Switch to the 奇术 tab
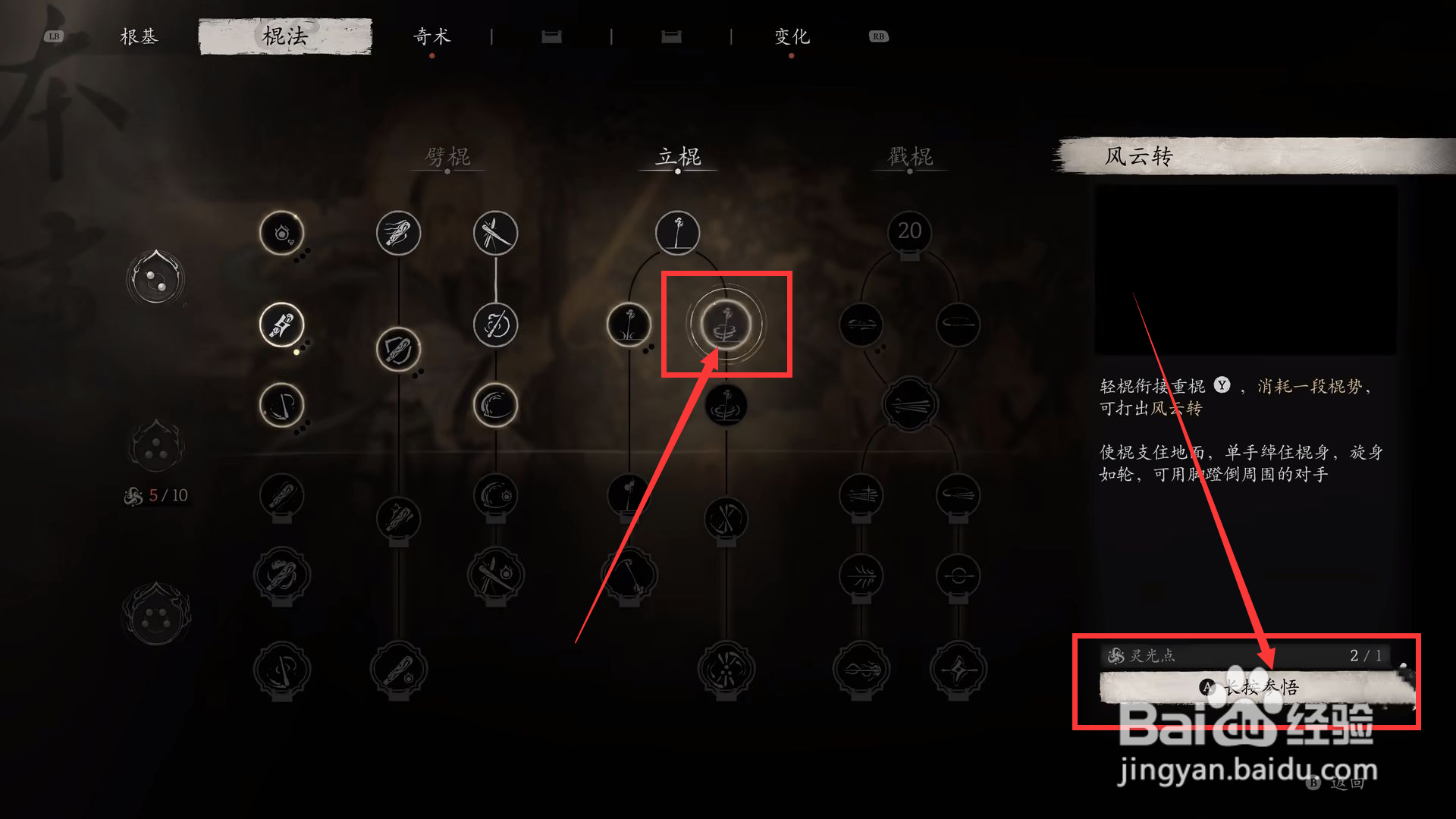The height and width of the screenshot is (819, 1456). pyautogui.click(x=432, y=36)
